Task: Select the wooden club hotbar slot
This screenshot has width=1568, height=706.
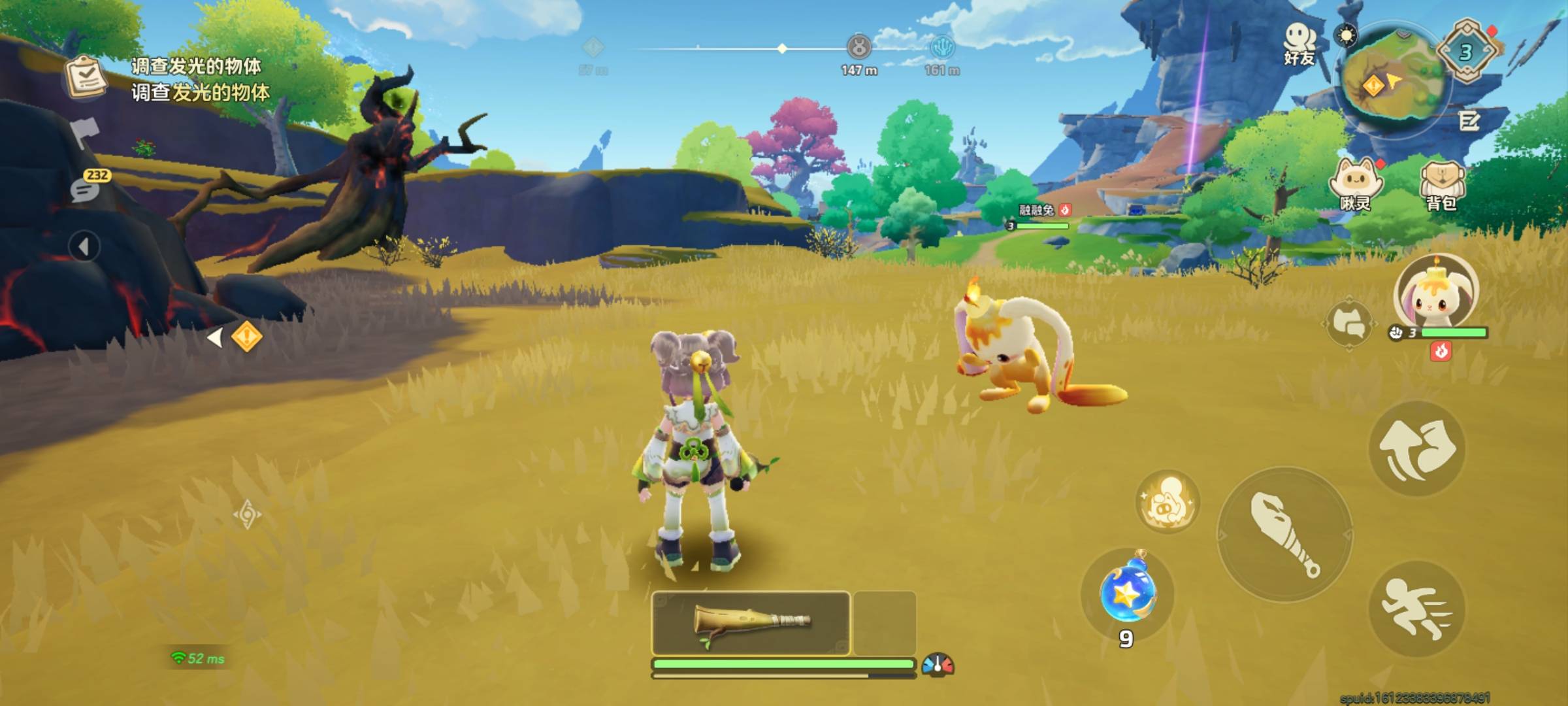Action: [x=751, y=623]
